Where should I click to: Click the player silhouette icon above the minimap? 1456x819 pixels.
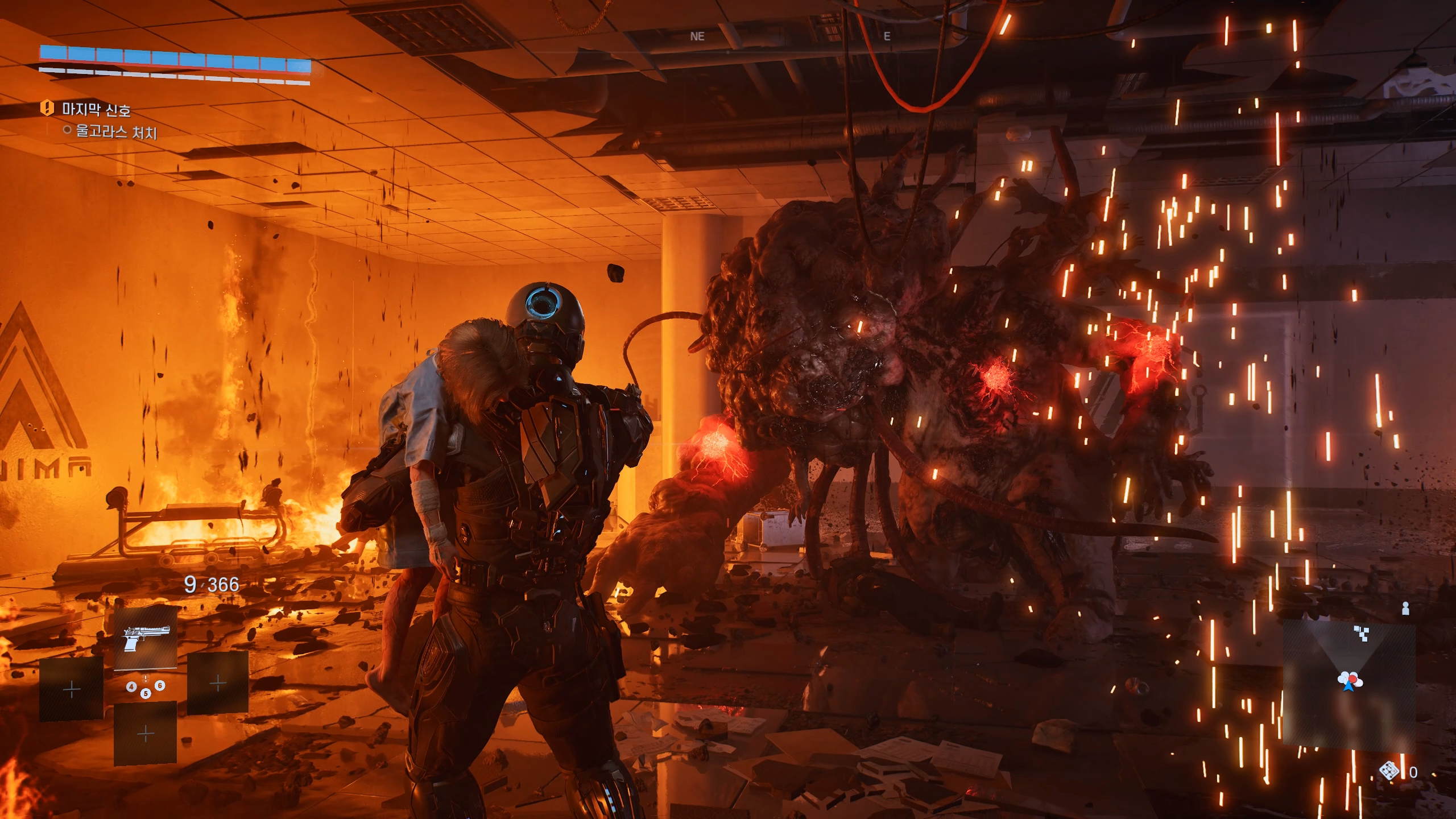[1405, 609]
